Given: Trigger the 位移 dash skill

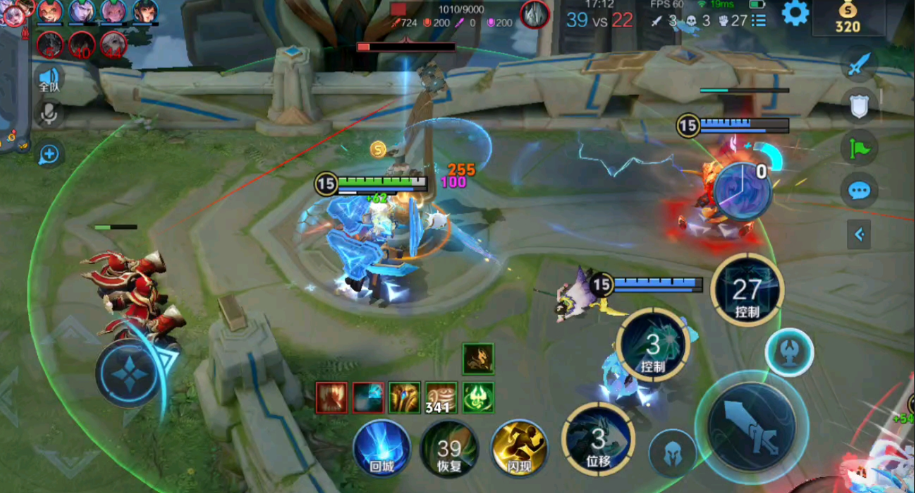Looking at the screenshot, I should pyautogui.click(x=598, y=440).
